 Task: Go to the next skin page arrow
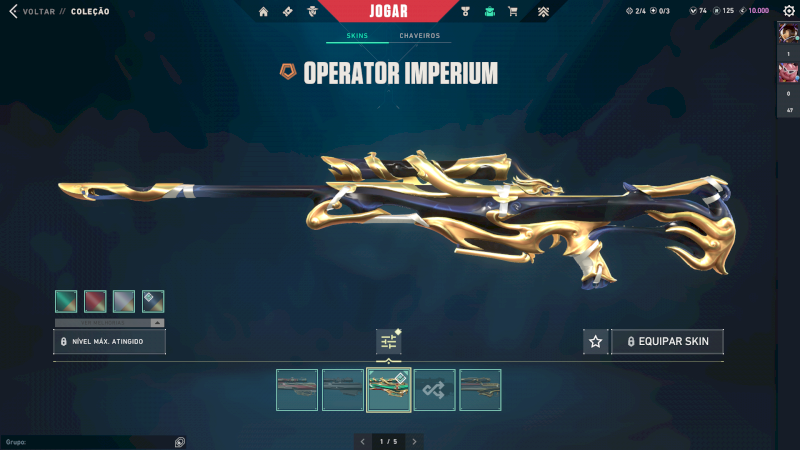(414, 441)
